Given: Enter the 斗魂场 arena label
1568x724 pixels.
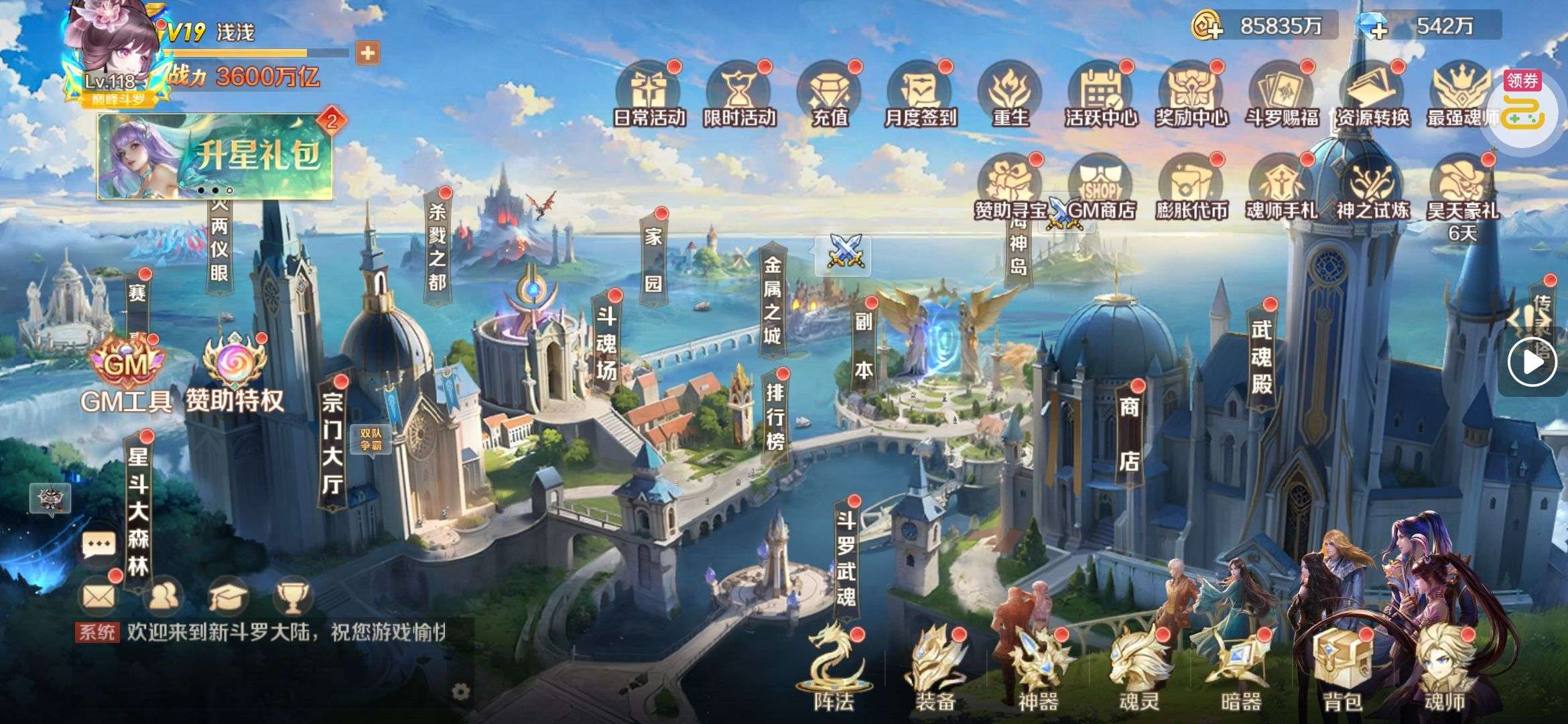Looking at the screenshot, I should [606, 343].
